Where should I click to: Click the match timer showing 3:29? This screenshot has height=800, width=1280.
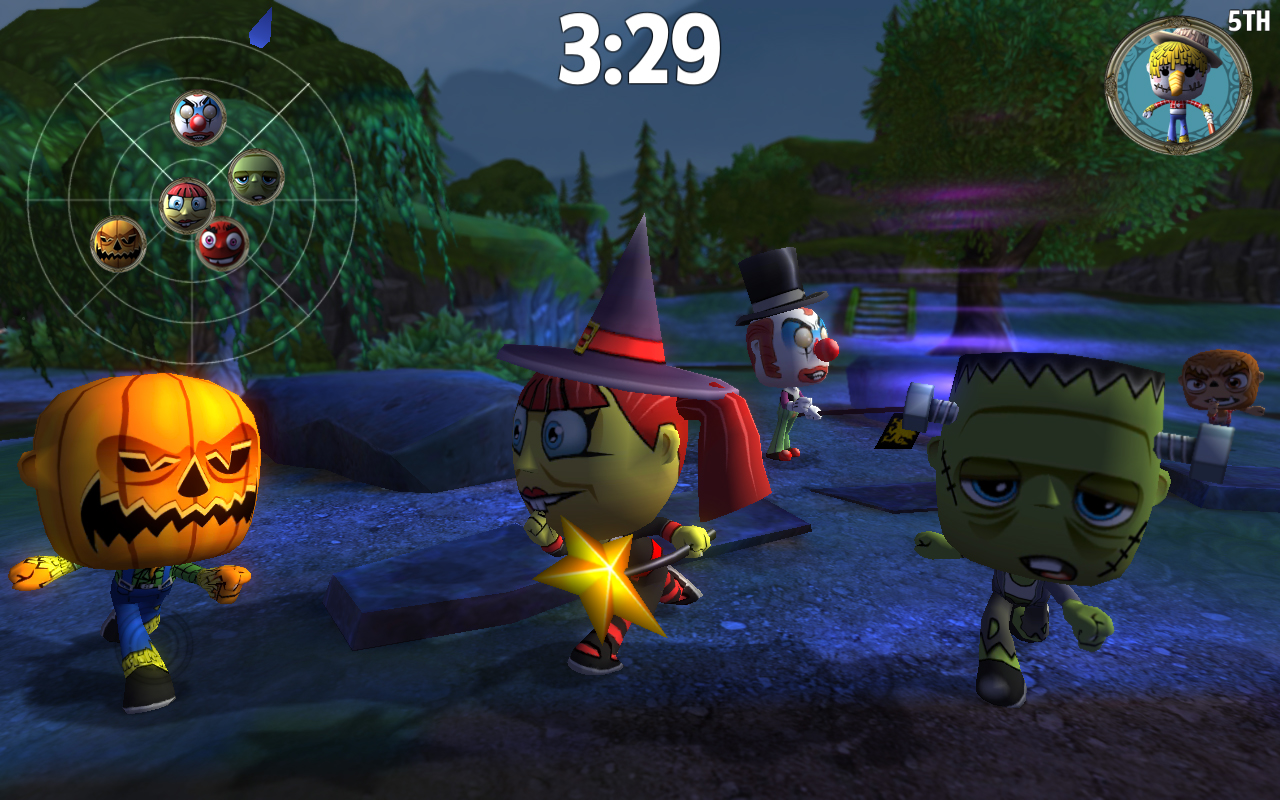tap(640, 47)
